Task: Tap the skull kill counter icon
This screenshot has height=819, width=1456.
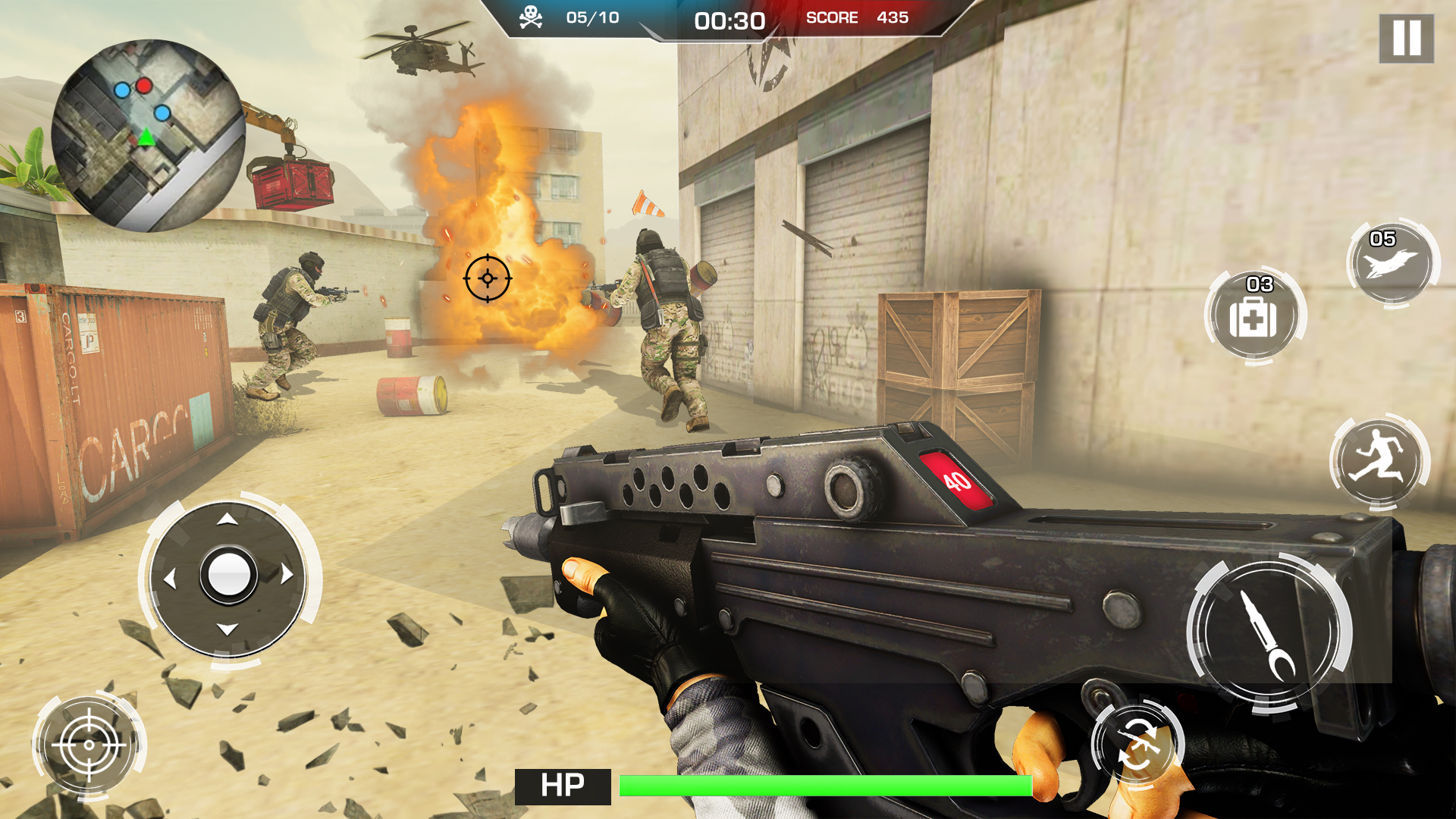Action: click(532, 16)
